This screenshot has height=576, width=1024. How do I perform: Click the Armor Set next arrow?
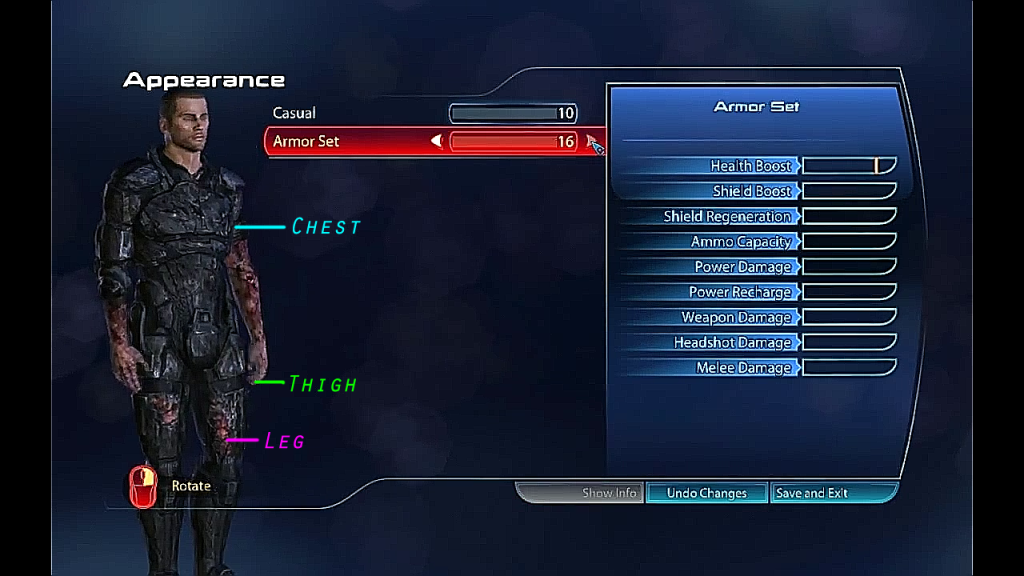(592, 142)
